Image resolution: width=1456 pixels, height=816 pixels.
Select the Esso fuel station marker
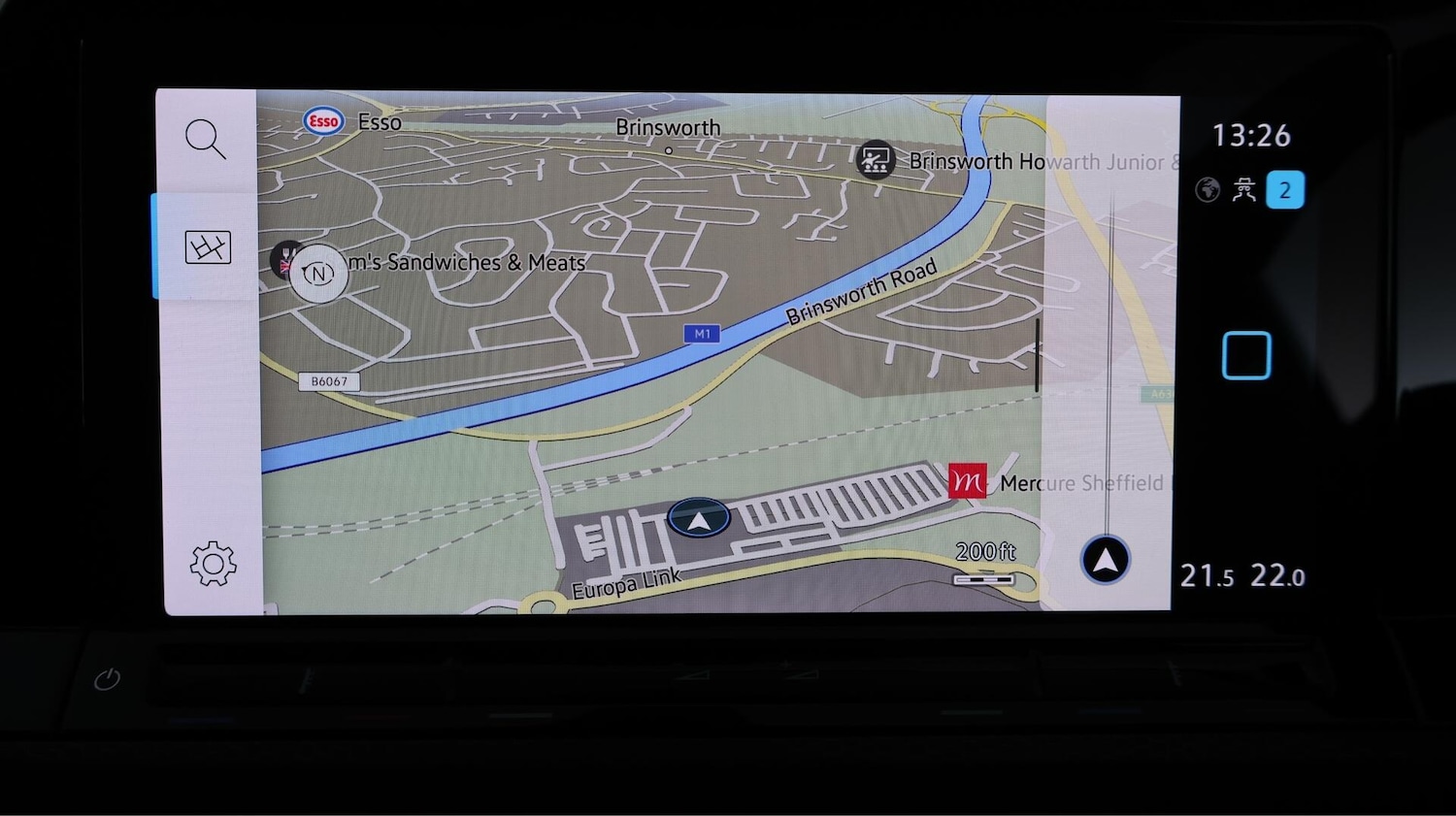323,121
